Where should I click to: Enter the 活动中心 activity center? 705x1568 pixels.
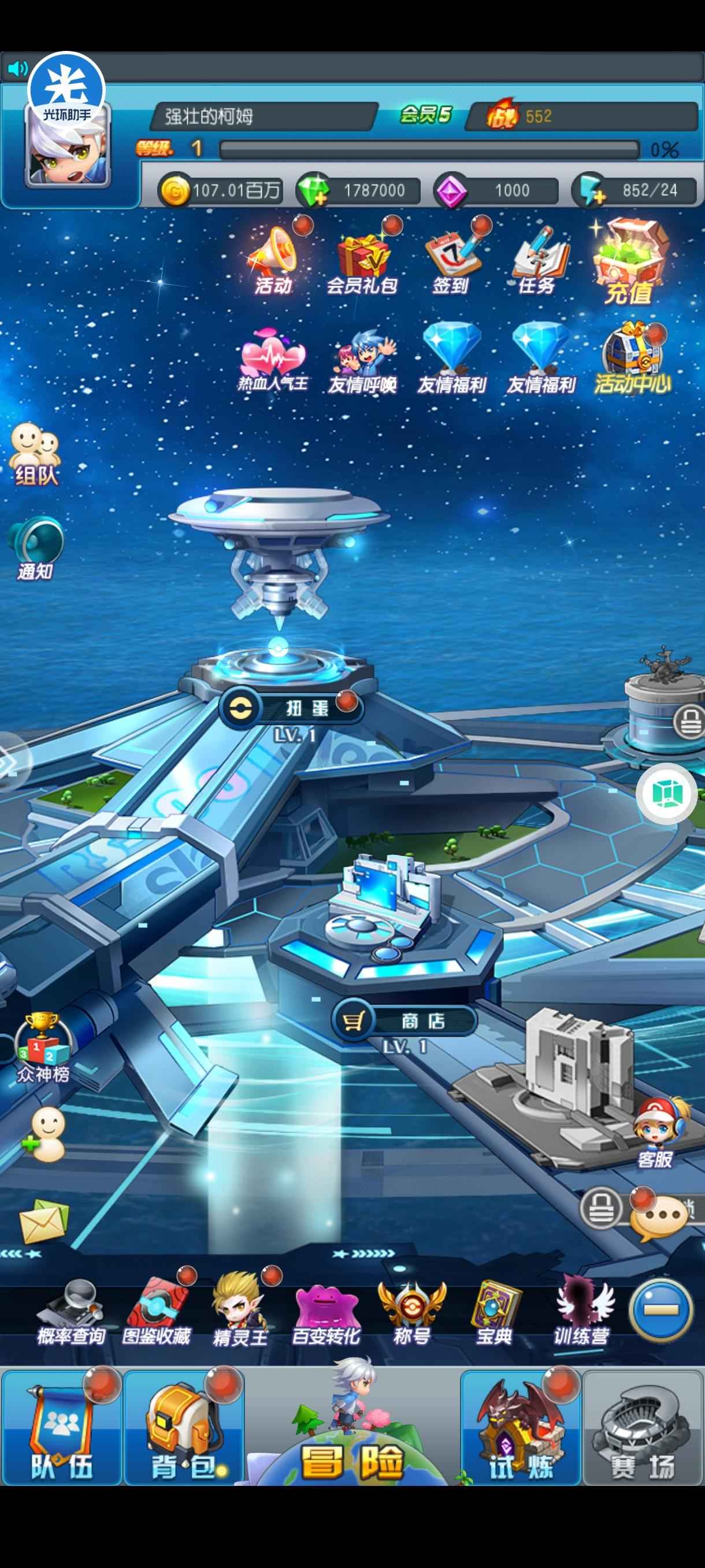click(x=633, y=359)
